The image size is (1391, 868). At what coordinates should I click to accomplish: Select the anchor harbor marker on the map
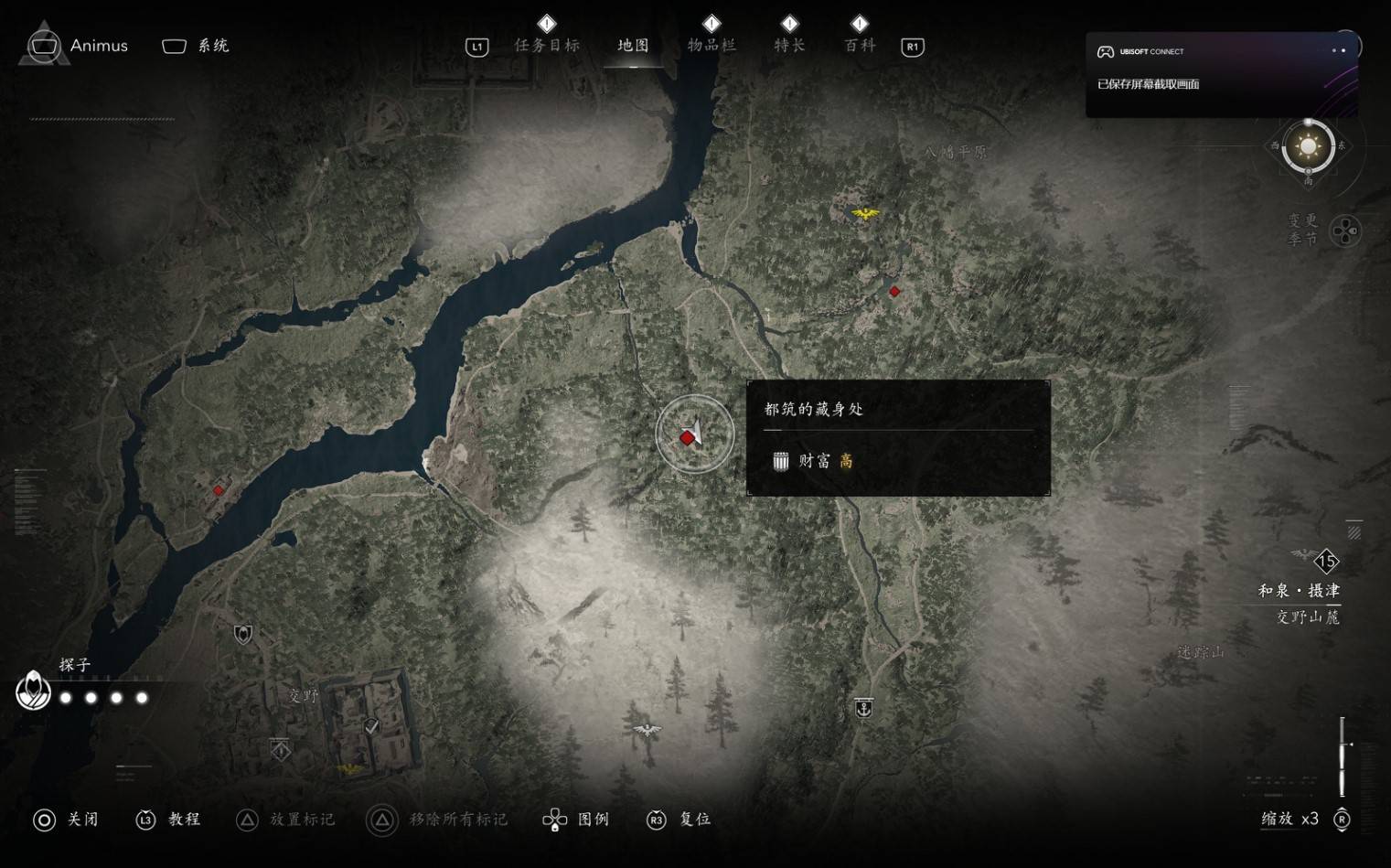coord(863,708)
